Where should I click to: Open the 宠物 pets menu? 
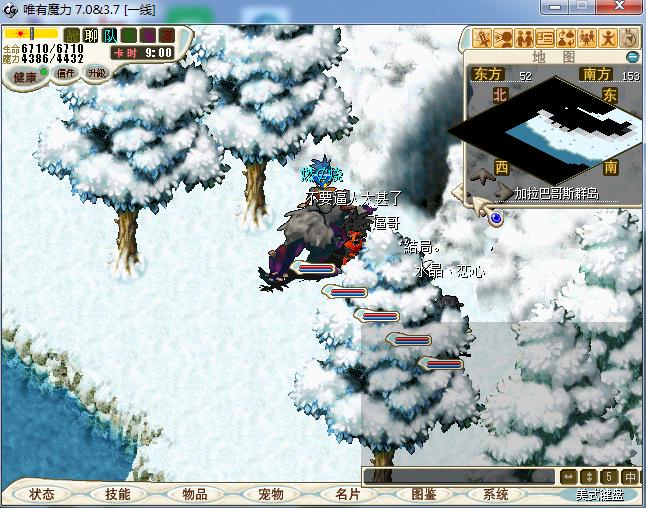(270, 494)
